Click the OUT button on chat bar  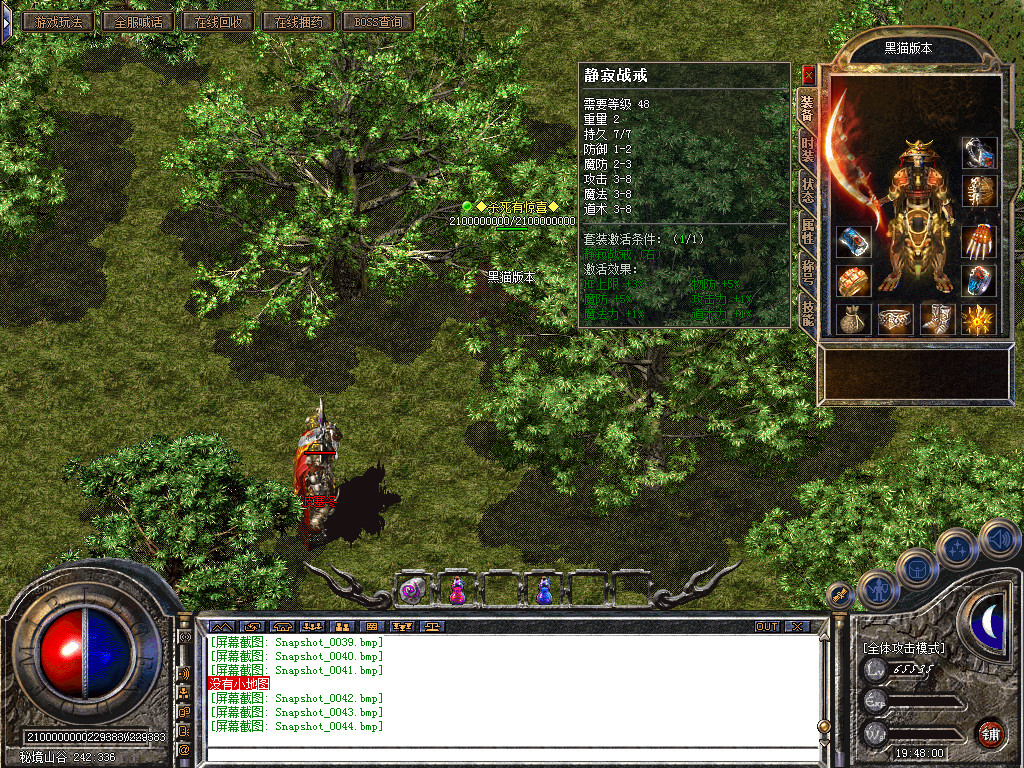click(x=767, y=627)
